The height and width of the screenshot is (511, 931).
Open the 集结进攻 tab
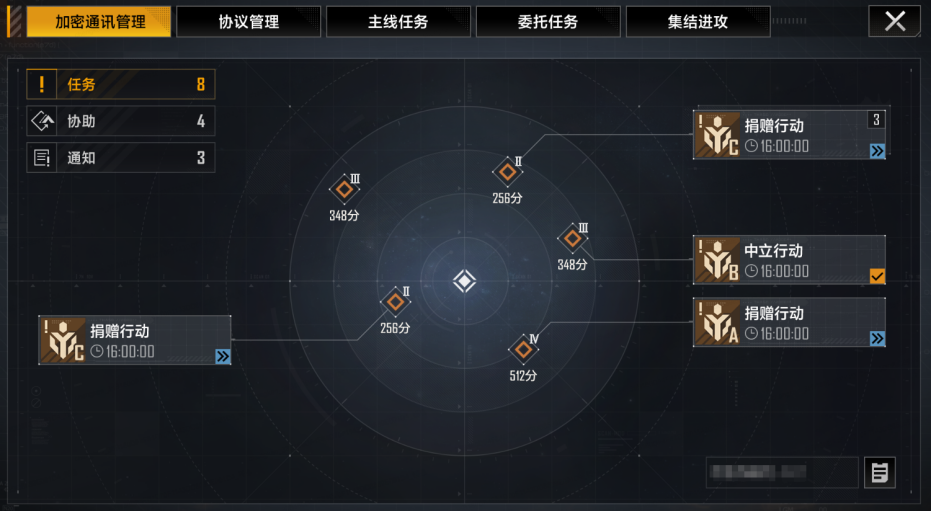tap(698, 22)
